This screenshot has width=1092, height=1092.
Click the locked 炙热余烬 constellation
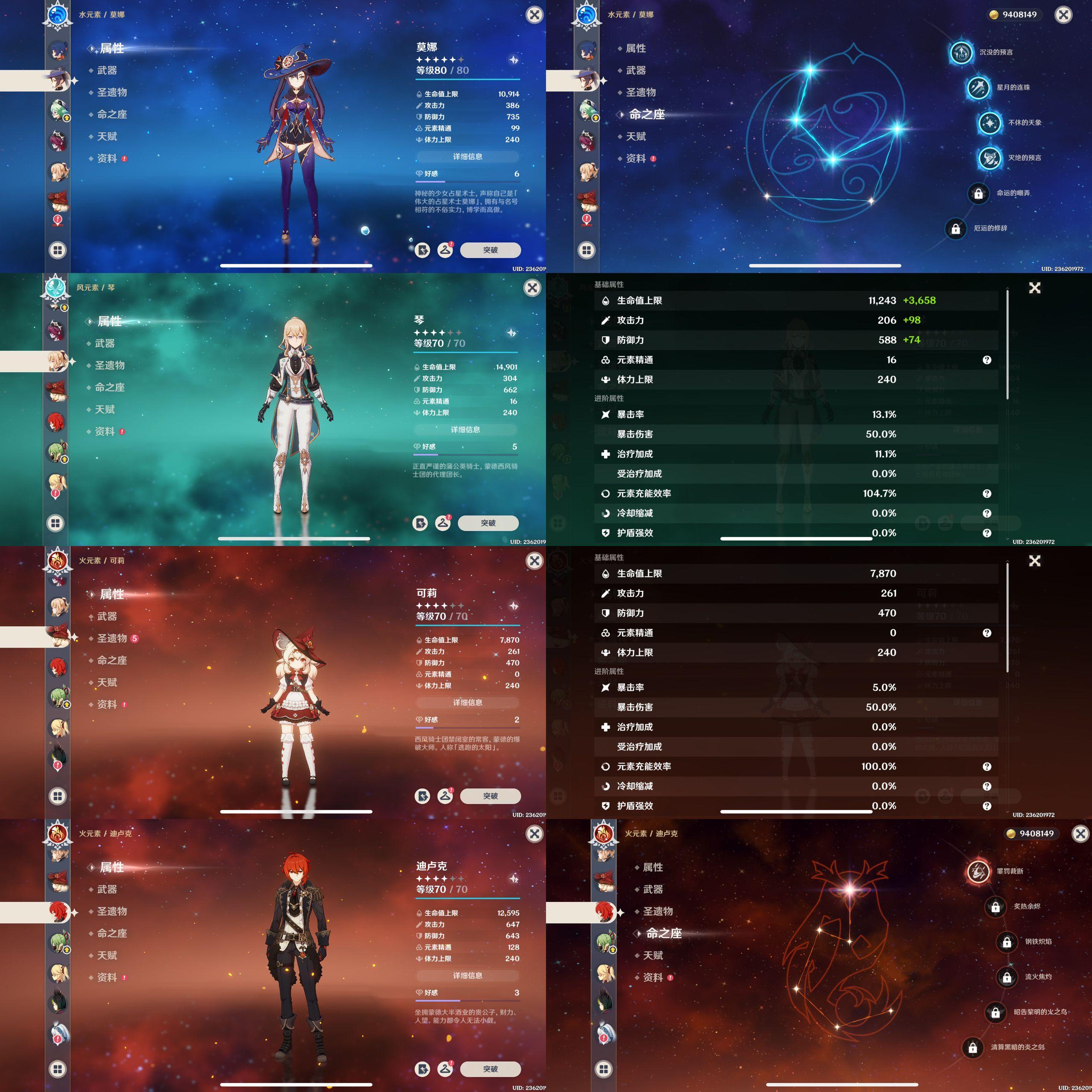(x=995, y=907)
